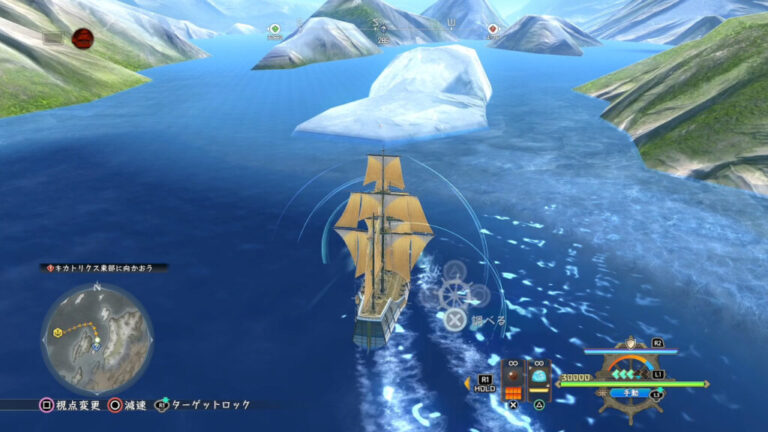This screenshot has width=768, height=432.
Task: Click the quest objective tracker text
Action: coord(104,268)
